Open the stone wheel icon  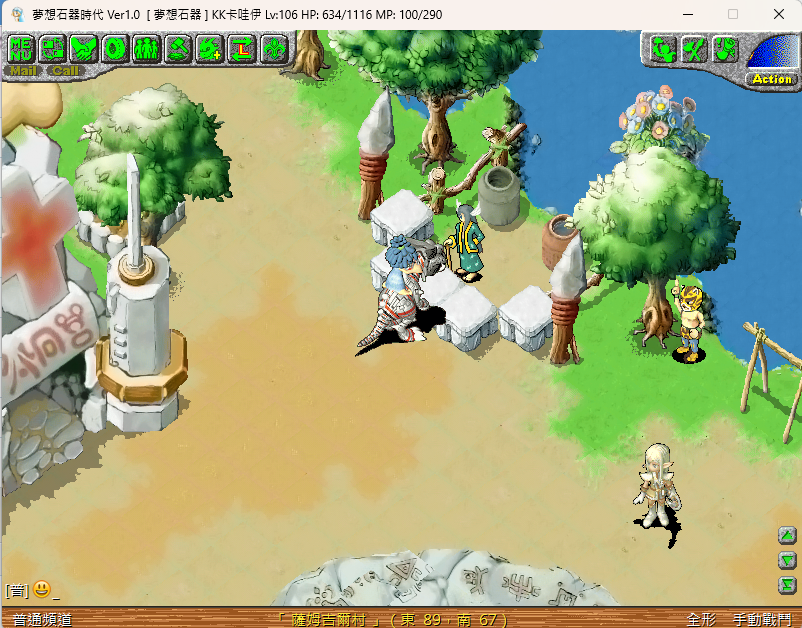[x=115, y=48]
